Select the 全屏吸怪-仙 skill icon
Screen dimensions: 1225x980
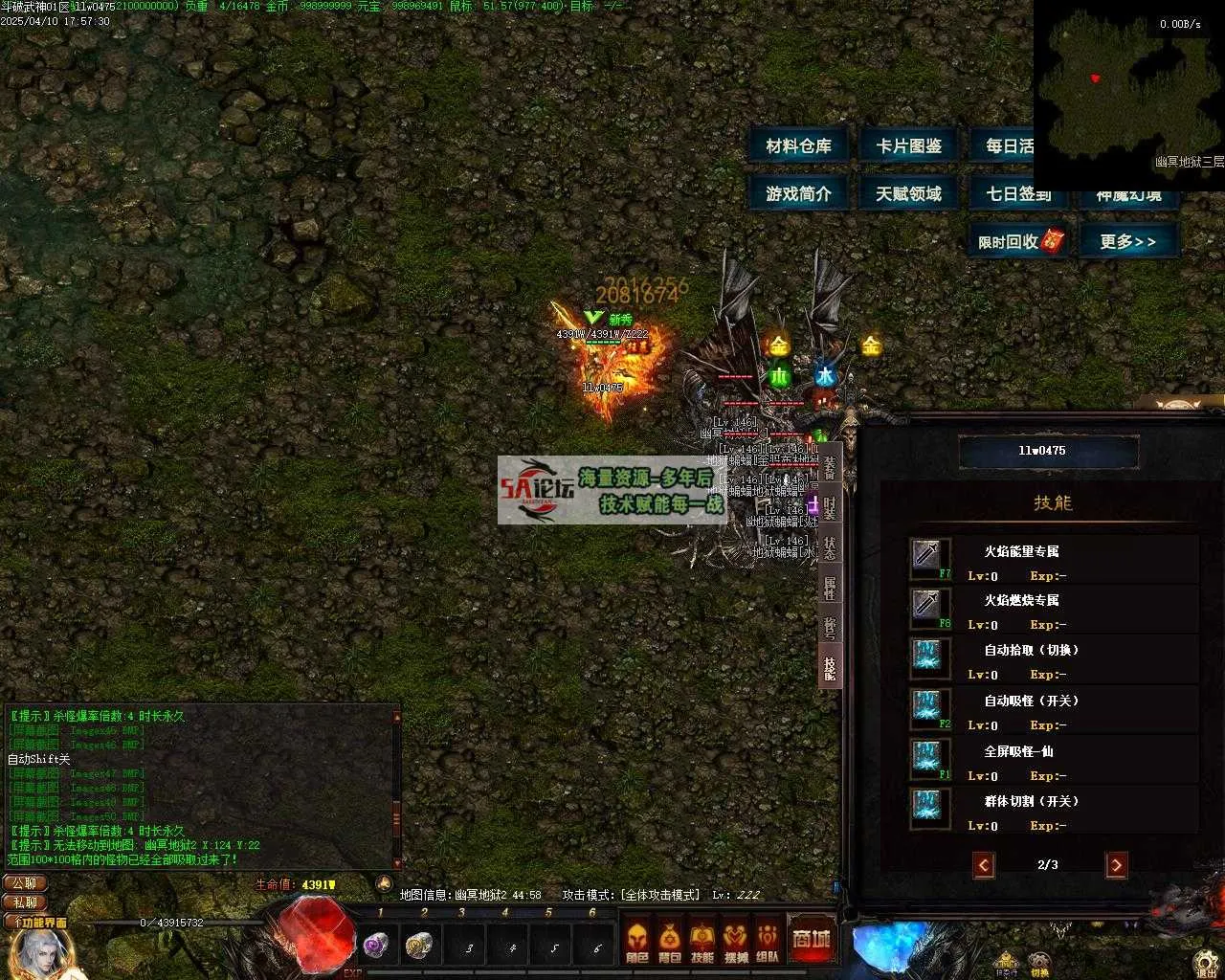point(929,759)
